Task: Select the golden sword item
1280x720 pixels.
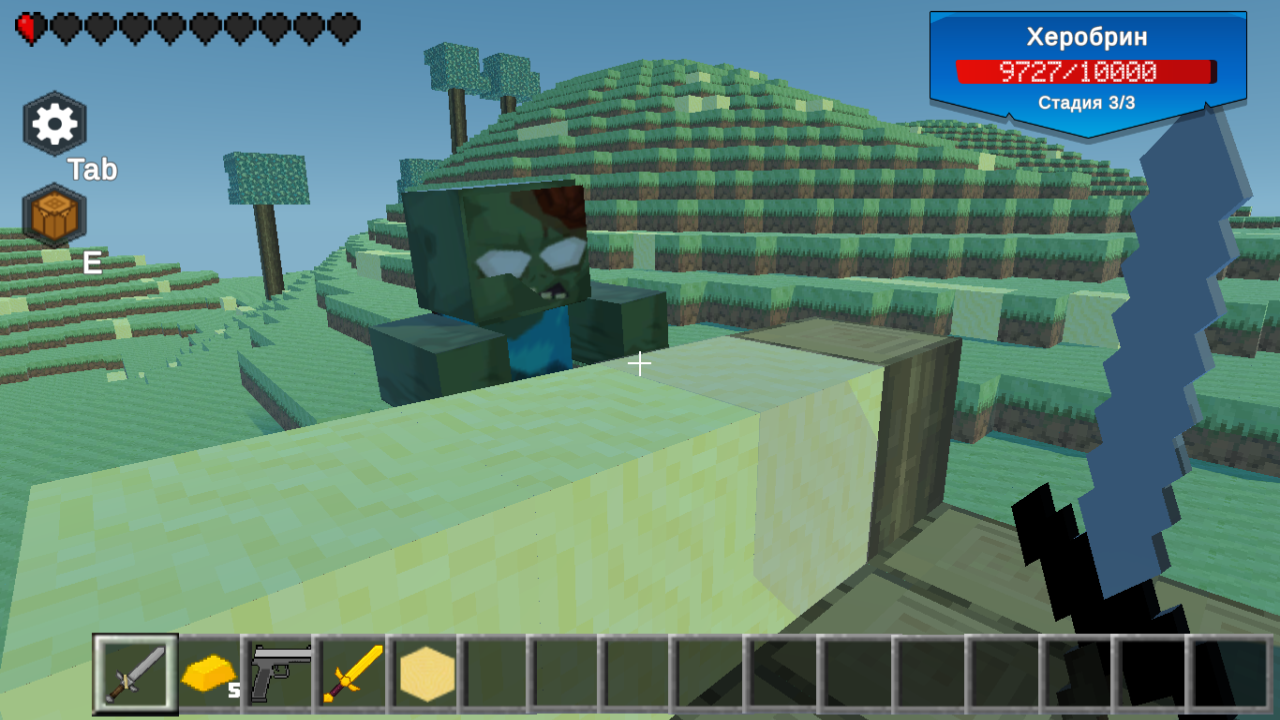Action: click(355, 672)
